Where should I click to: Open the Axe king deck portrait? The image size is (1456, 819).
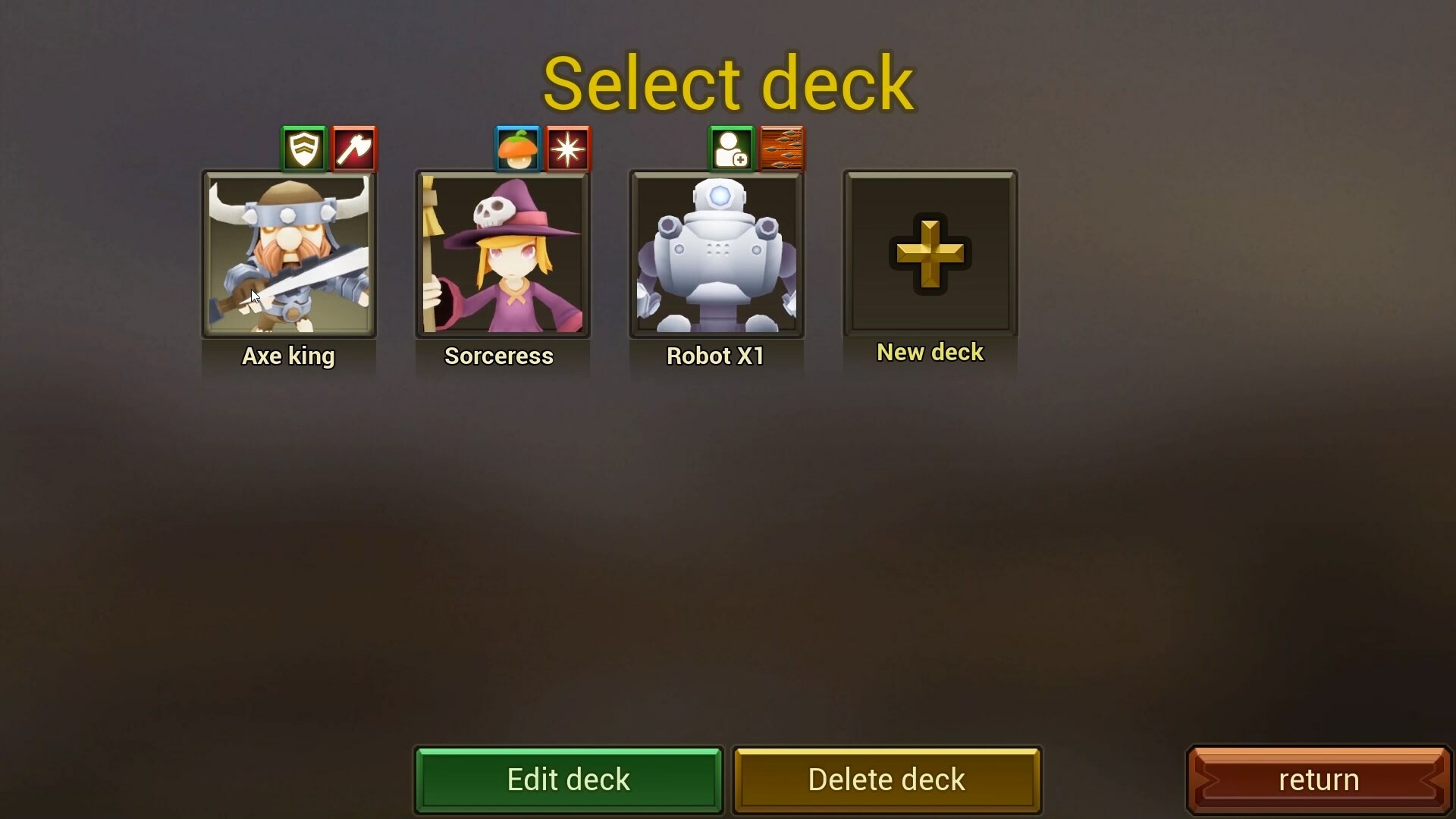[289, 254]
